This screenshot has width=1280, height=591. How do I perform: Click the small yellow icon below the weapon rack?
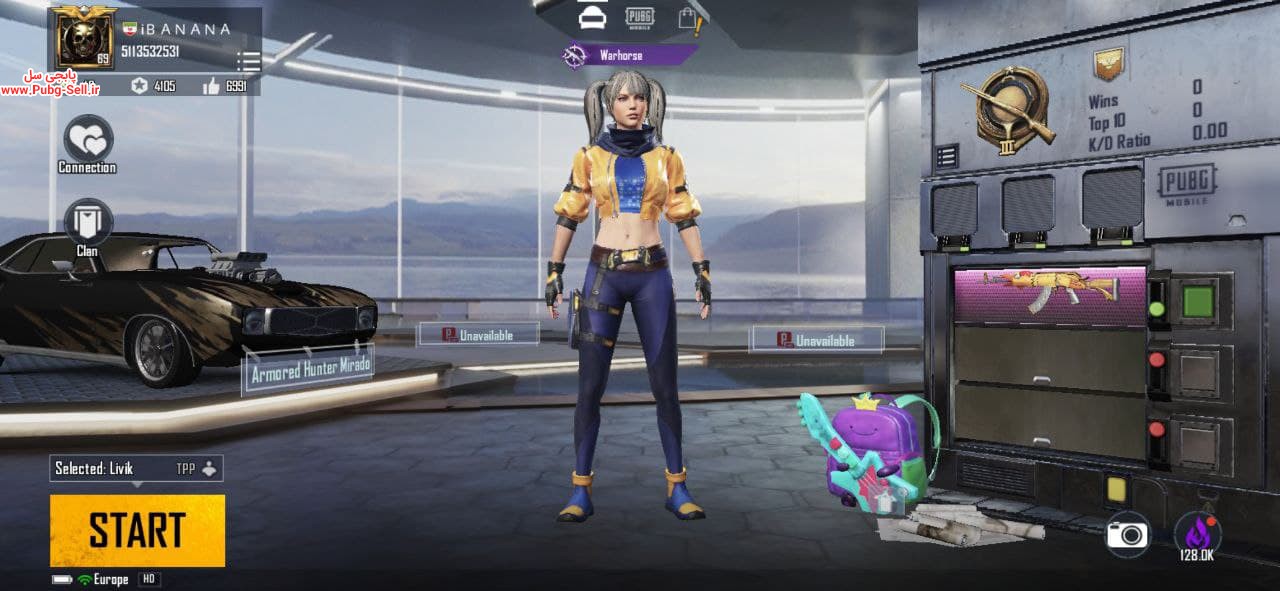click(1116, 489)
